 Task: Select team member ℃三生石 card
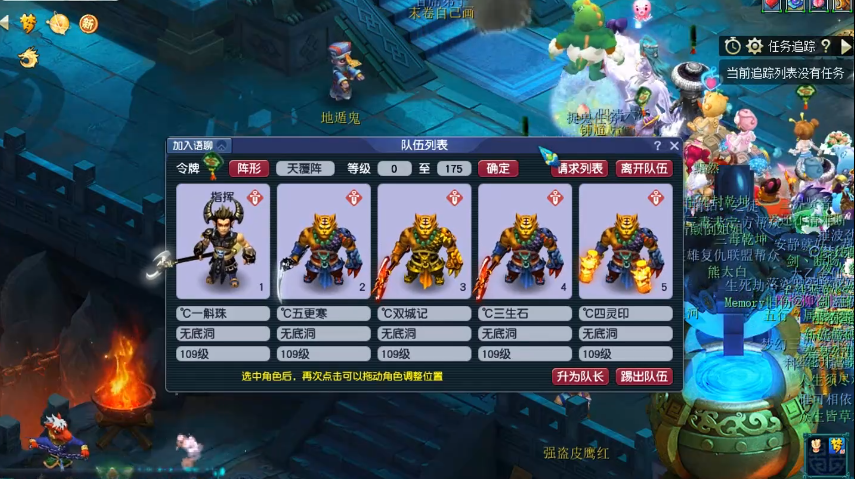point(525,241)
